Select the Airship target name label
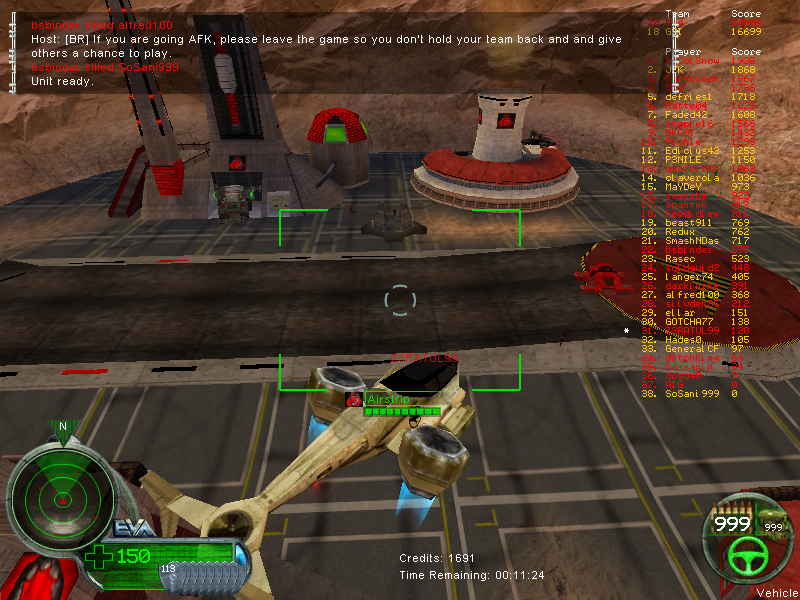Image resolution: width=800 pixels, height=600 pixels. (385, 399)
